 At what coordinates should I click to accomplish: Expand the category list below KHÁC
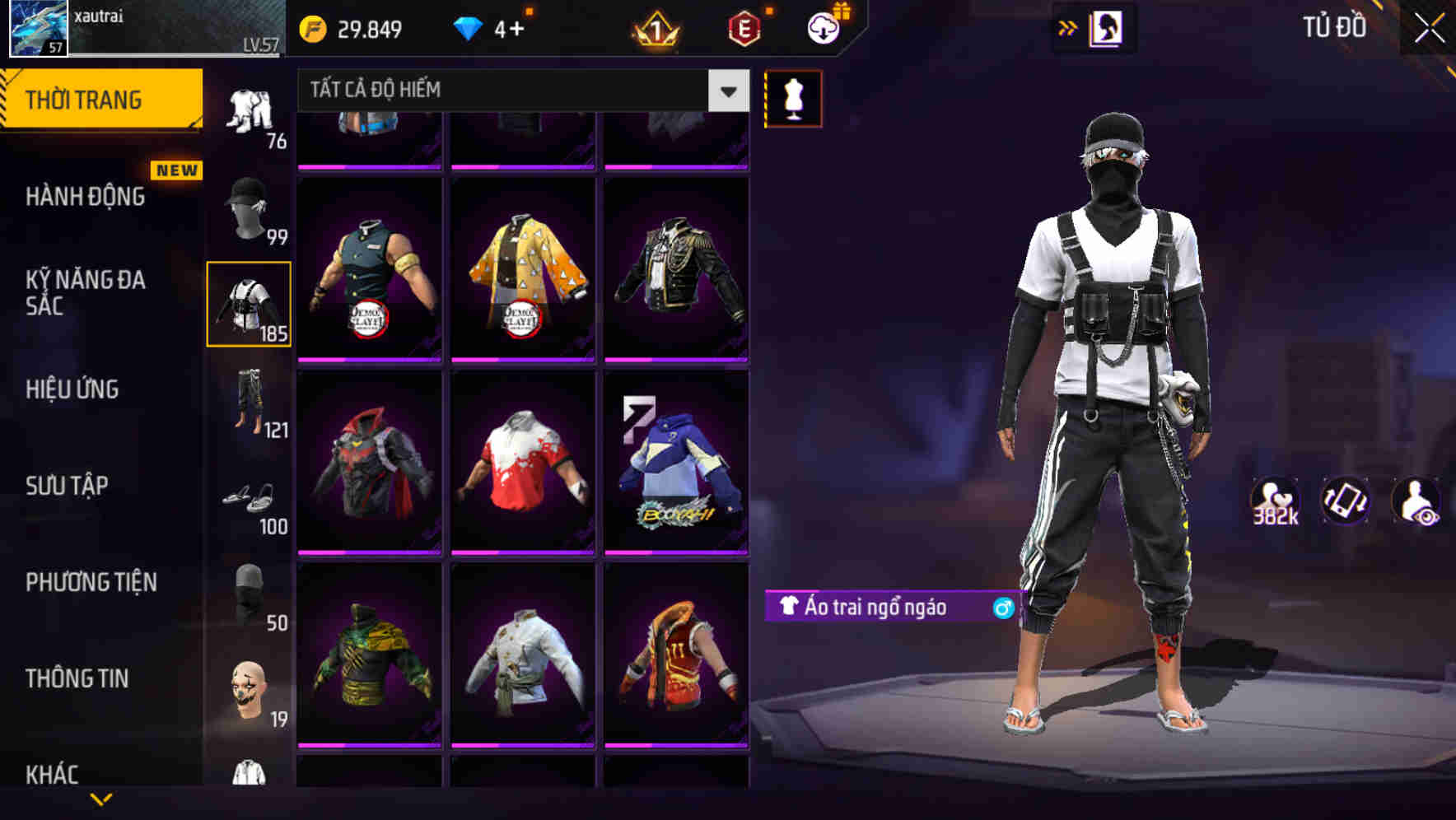tap(100, 799)
